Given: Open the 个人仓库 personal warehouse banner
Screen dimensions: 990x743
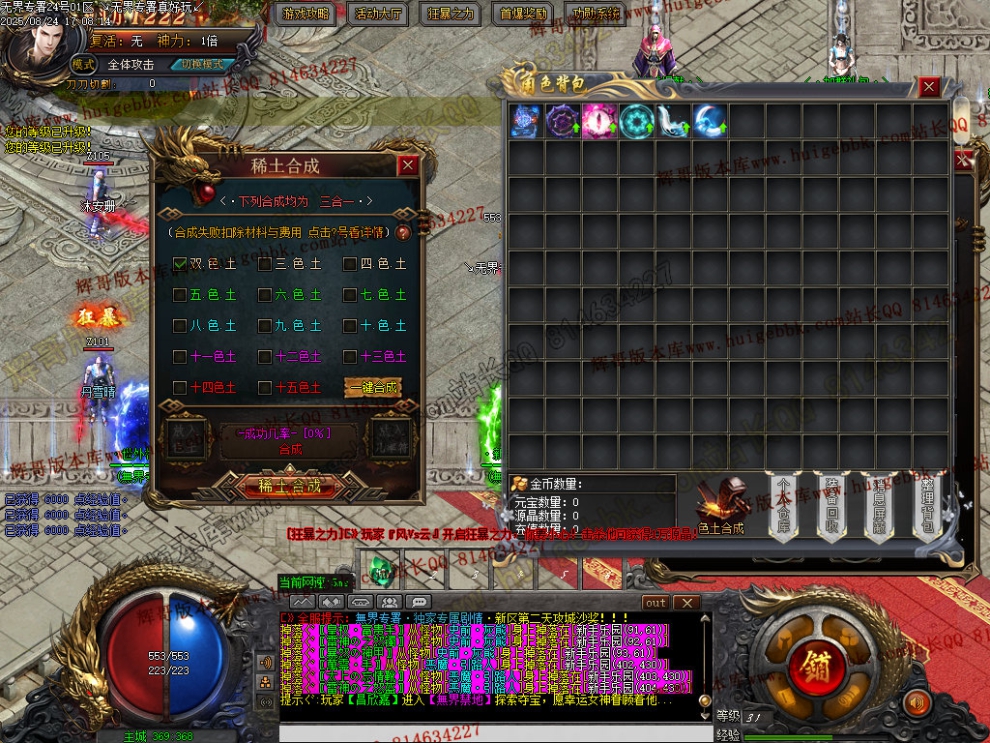Looking at the screenshot, I should pos(784,505).
